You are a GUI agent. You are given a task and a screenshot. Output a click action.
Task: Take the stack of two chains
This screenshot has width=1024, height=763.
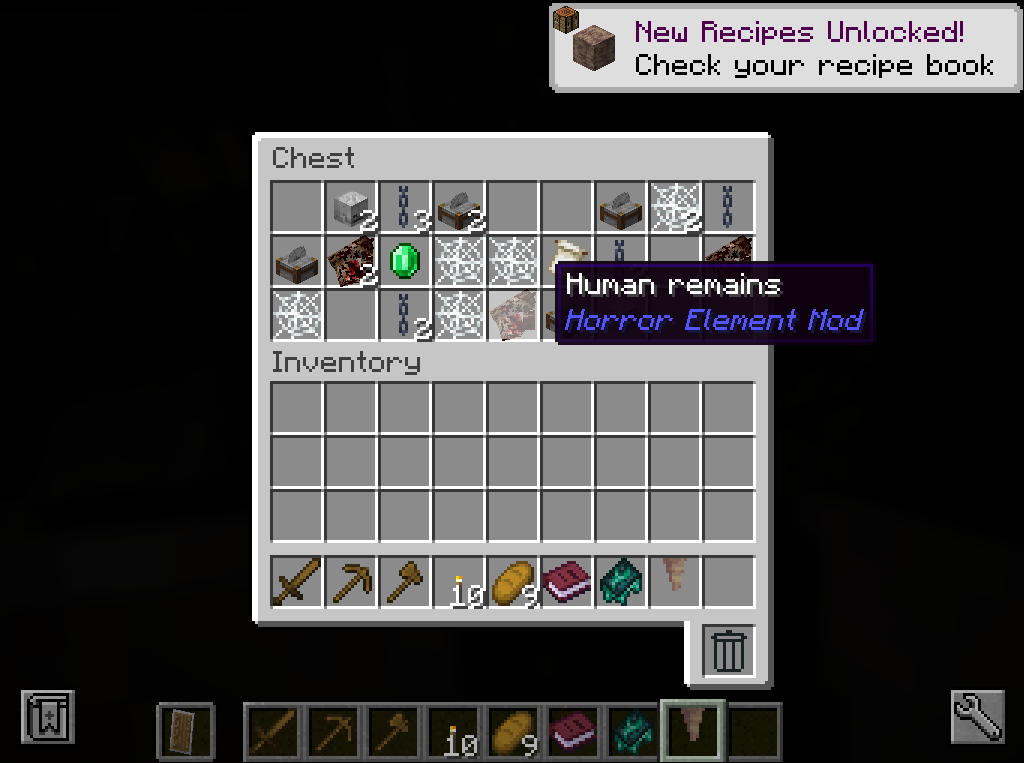[x=404, y=315]
